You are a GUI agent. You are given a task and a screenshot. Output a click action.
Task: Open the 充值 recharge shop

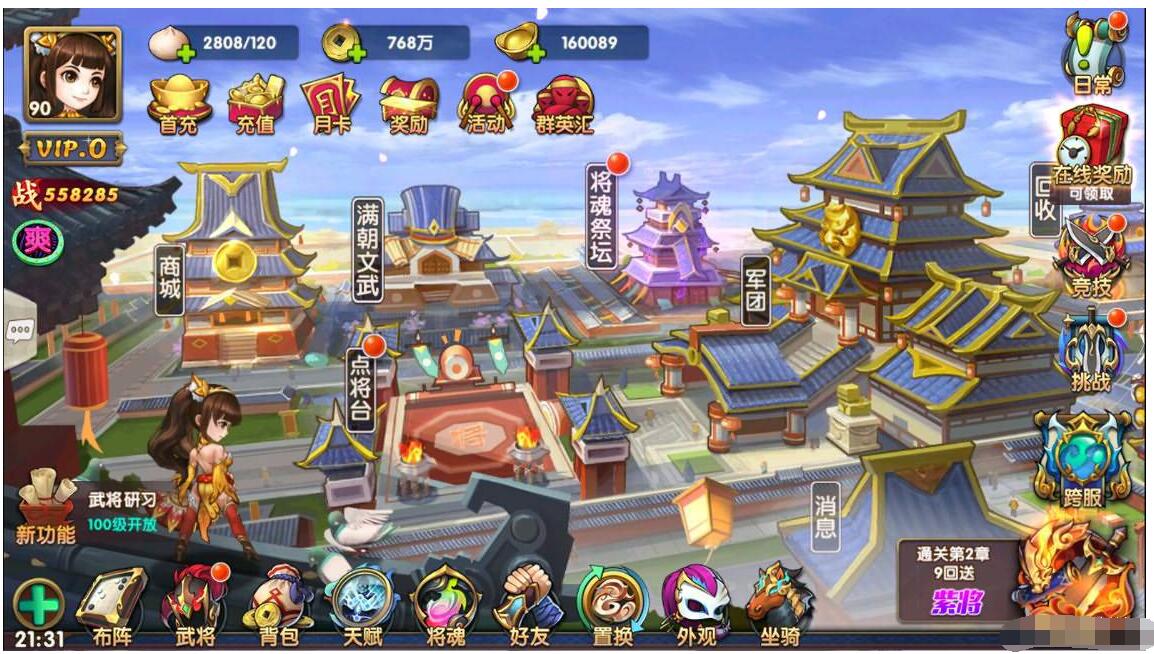click(257, 104)
